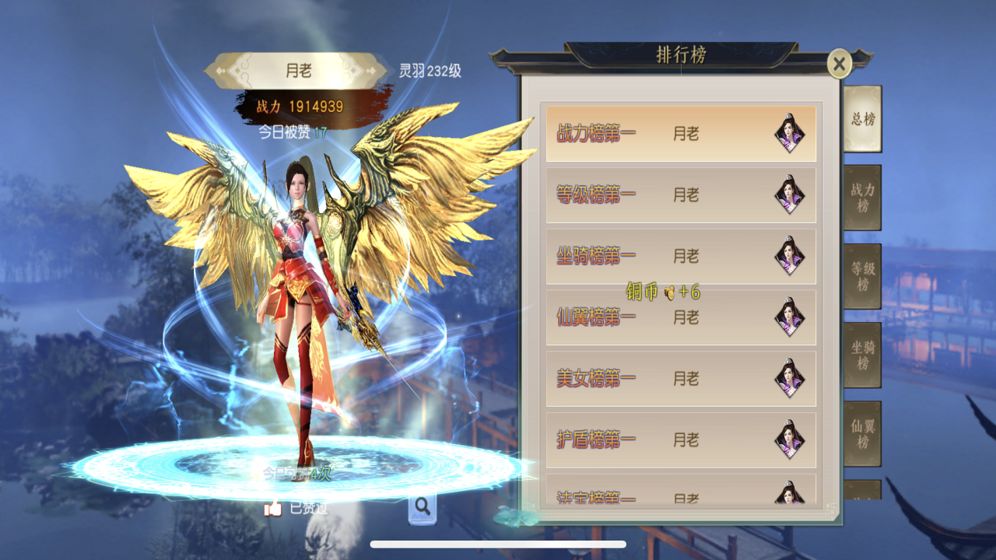This screenshot has width=996, height=560.
Task: Switch to the 总榜 tab
Action: point(862,119)
